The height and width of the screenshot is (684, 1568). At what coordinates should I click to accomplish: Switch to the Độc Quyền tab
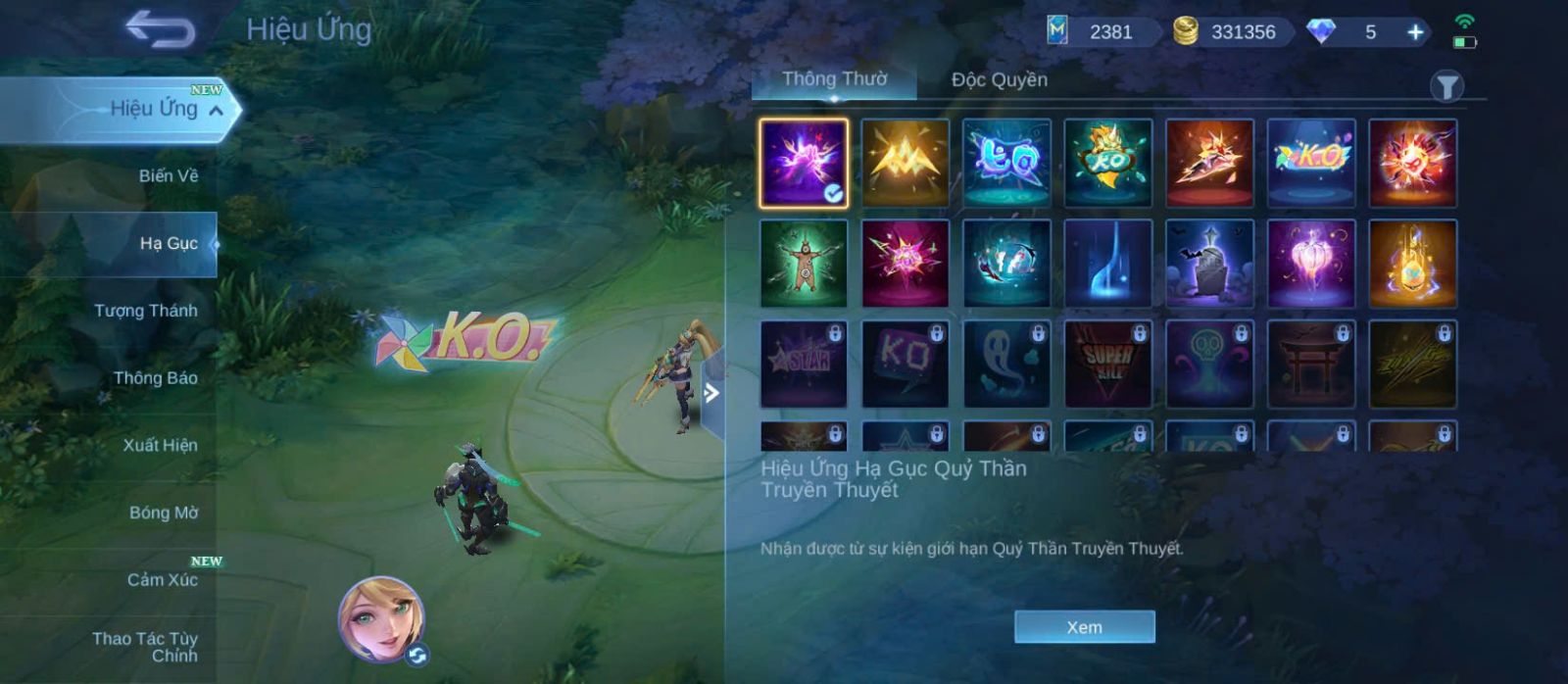(999, 80)
